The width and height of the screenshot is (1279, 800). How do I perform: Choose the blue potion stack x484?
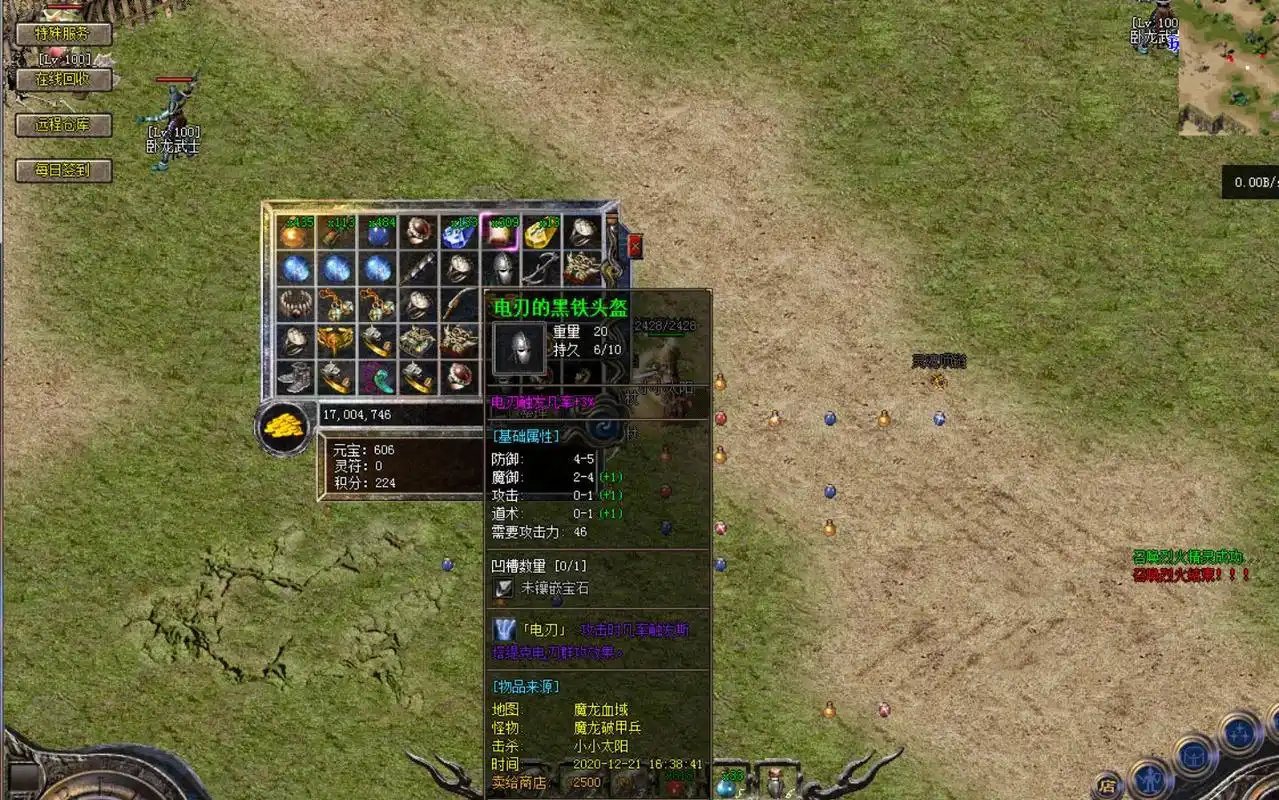click(x=378, y=232)
